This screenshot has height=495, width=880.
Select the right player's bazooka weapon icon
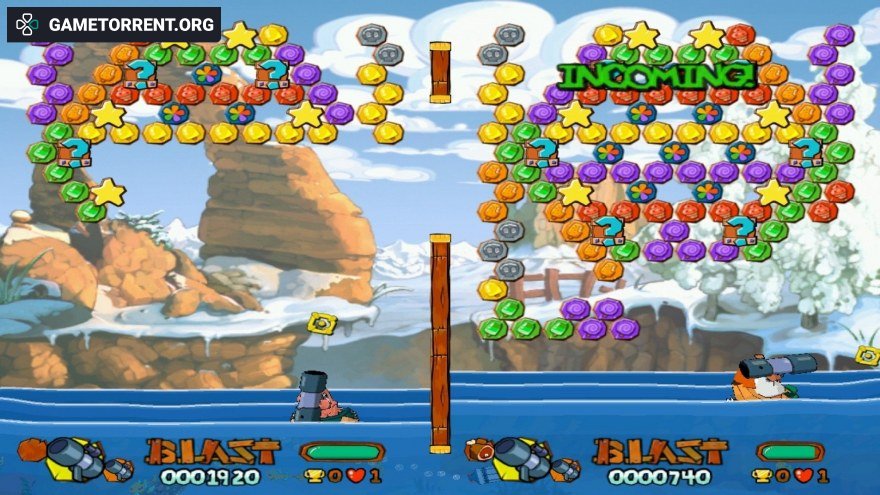[522, 457]
